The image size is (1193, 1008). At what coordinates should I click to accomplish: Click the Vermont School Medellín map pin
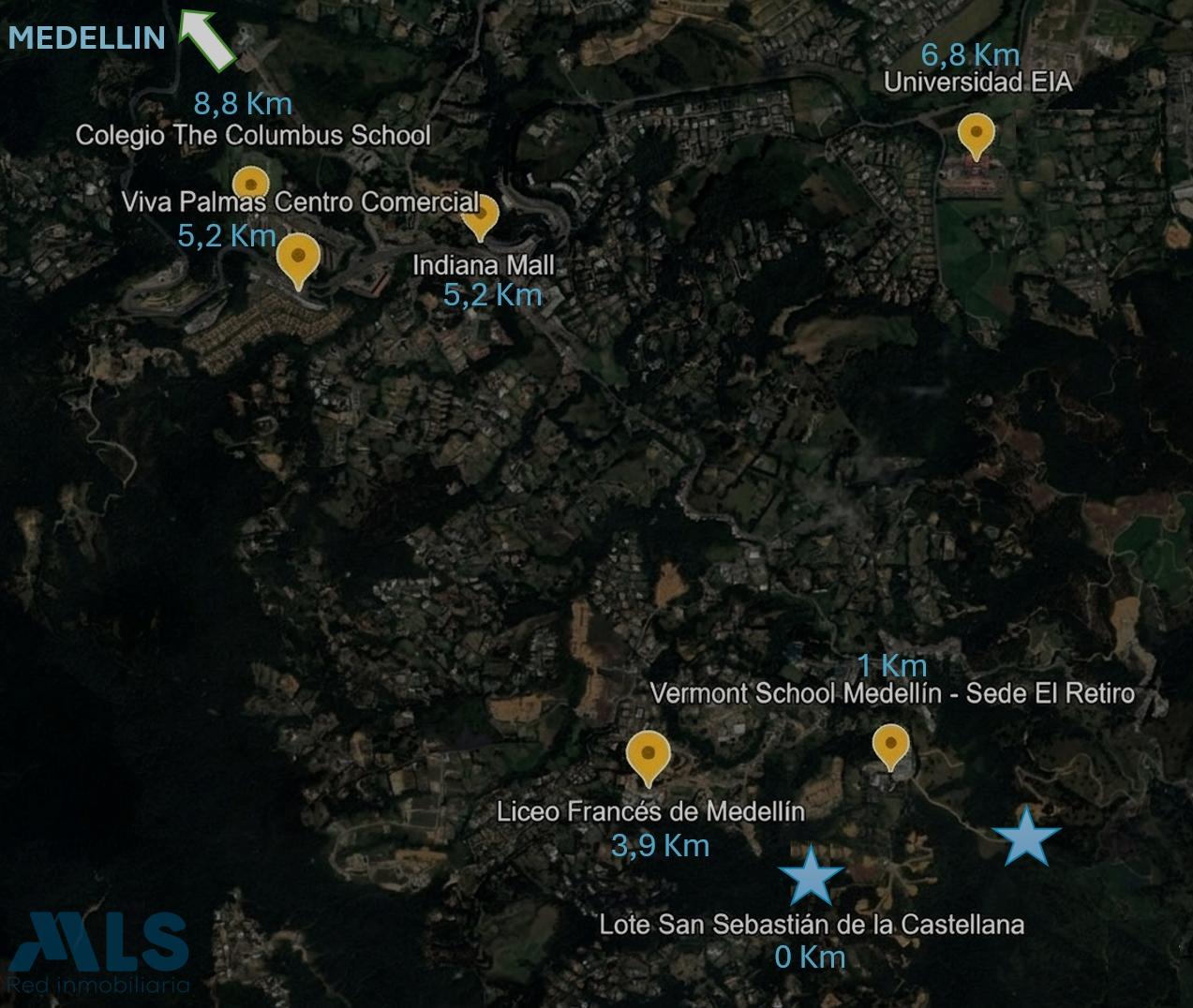tap(890, 747)
